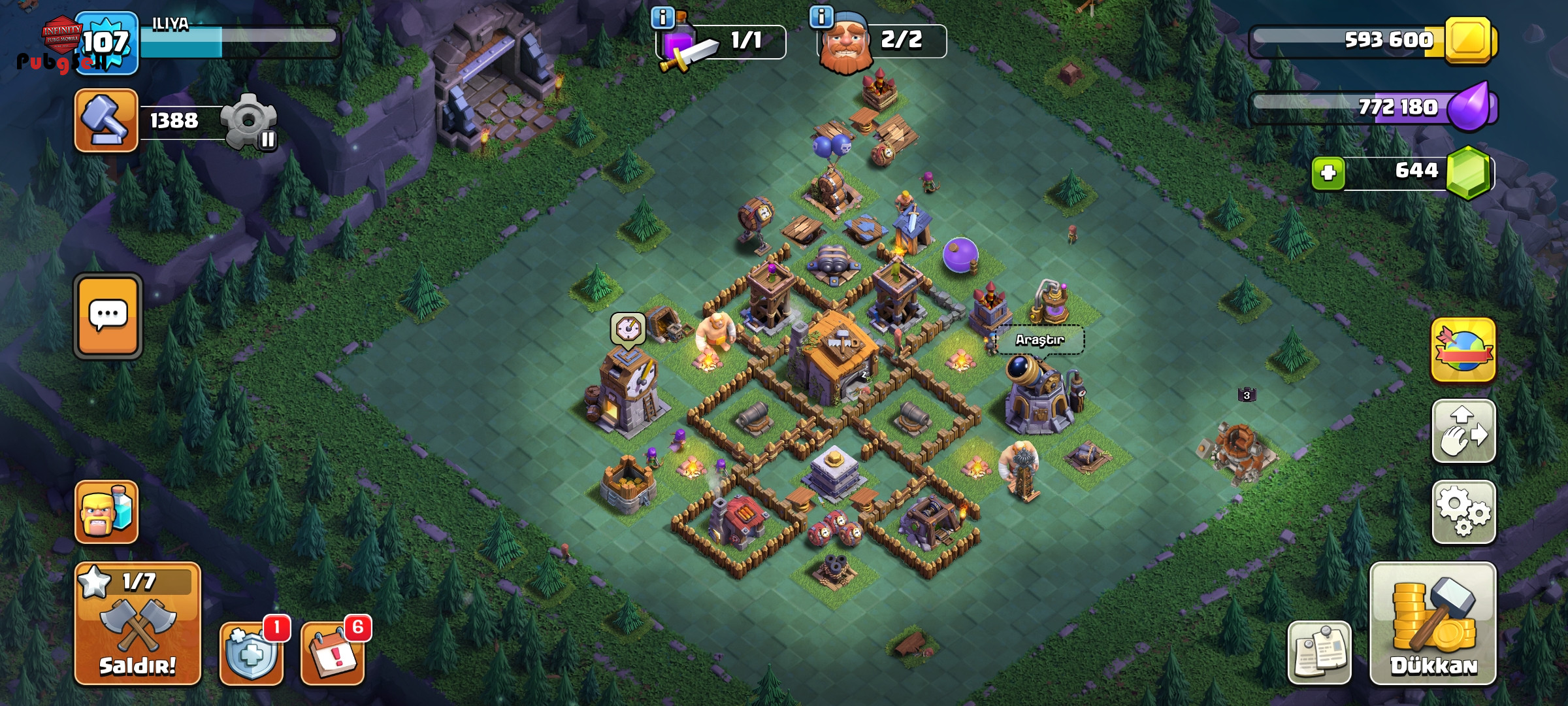Show laboratory info beside the 1/1 counter

(663, 18)
